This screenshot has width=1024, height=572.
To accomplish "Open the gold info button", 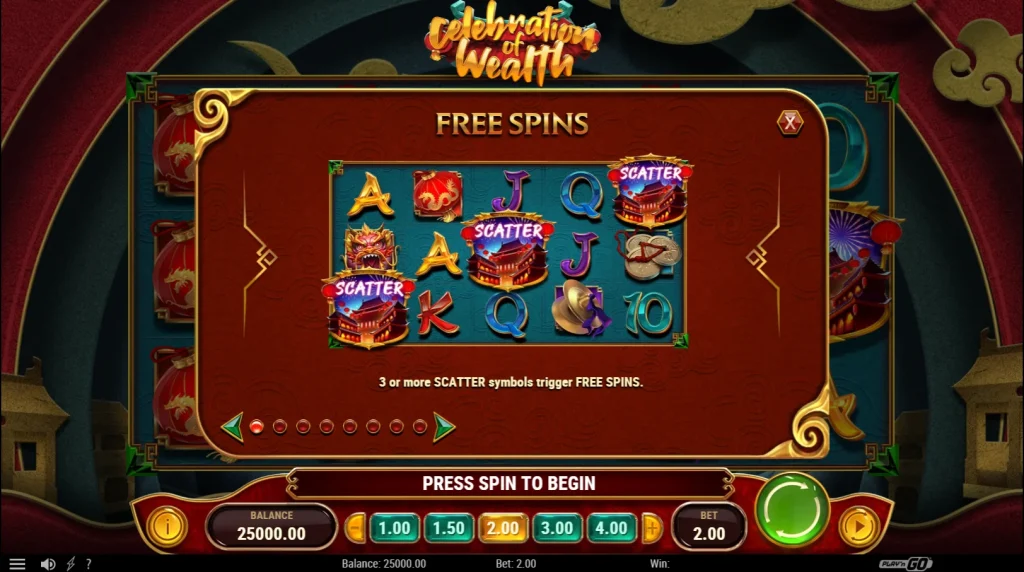I will click(165, 525).
